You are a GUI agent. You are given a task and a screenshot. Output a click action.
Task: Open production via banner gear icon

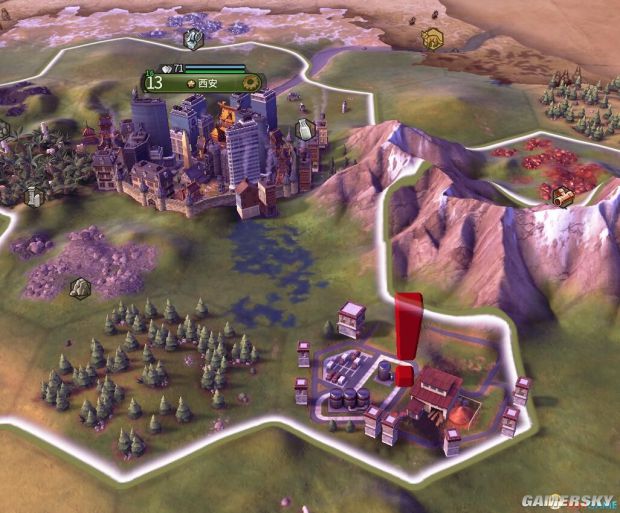coord(252,82)
